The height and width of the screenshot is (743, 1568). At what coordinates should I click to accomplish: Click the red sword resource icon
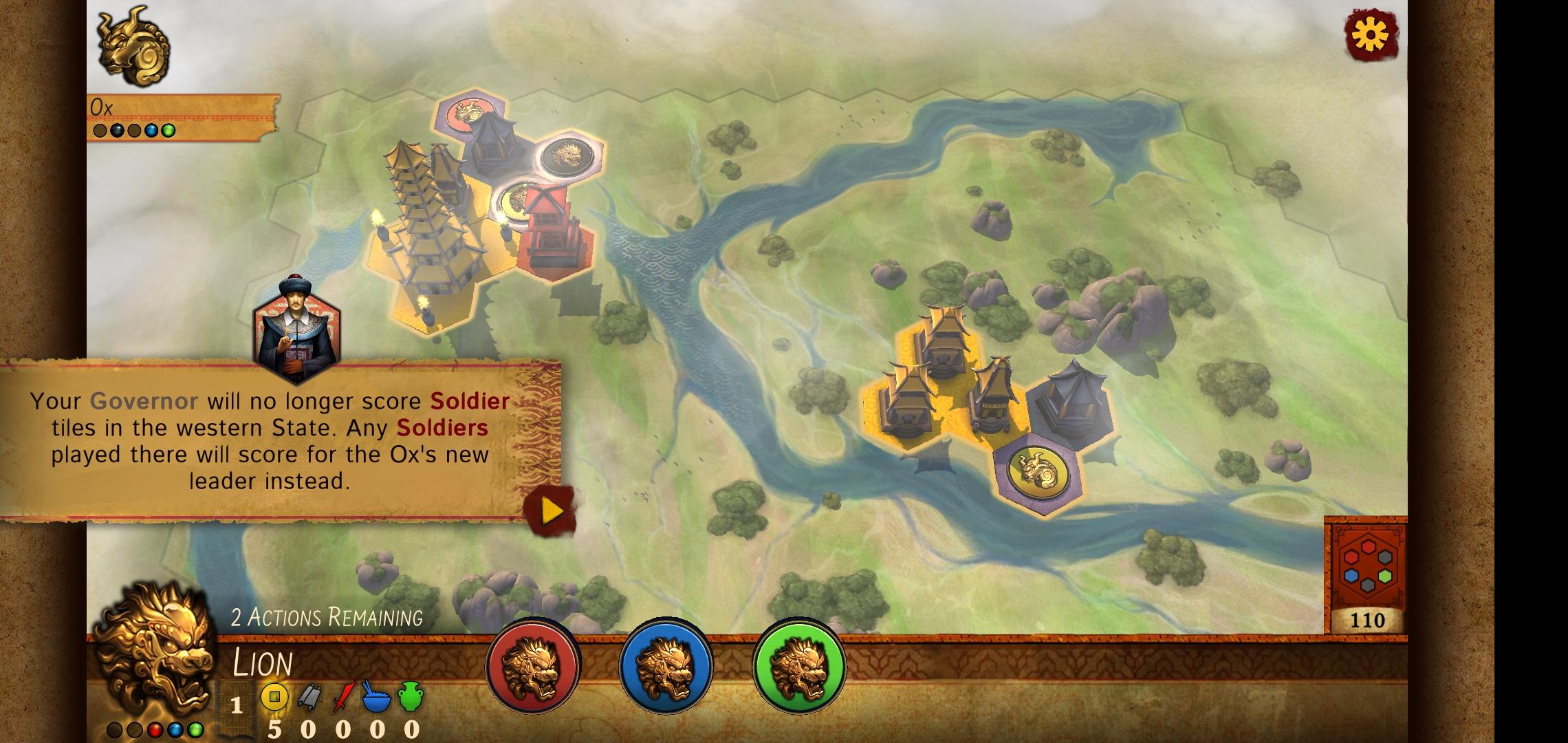point(346,696)
